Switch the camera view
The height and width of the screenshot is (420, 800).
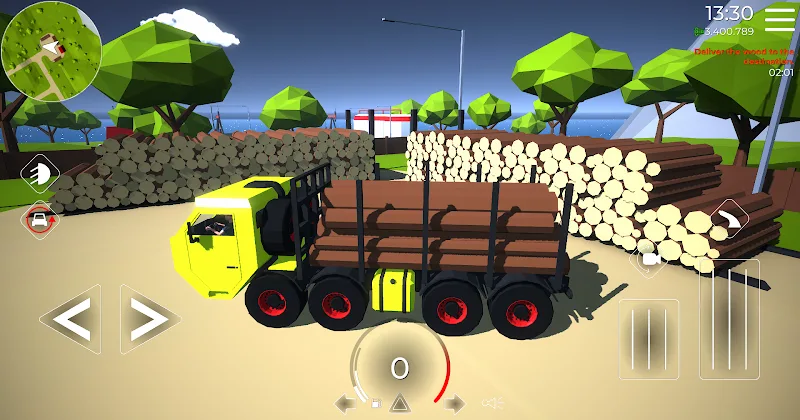pyautogui.click(x=650, y=259)
